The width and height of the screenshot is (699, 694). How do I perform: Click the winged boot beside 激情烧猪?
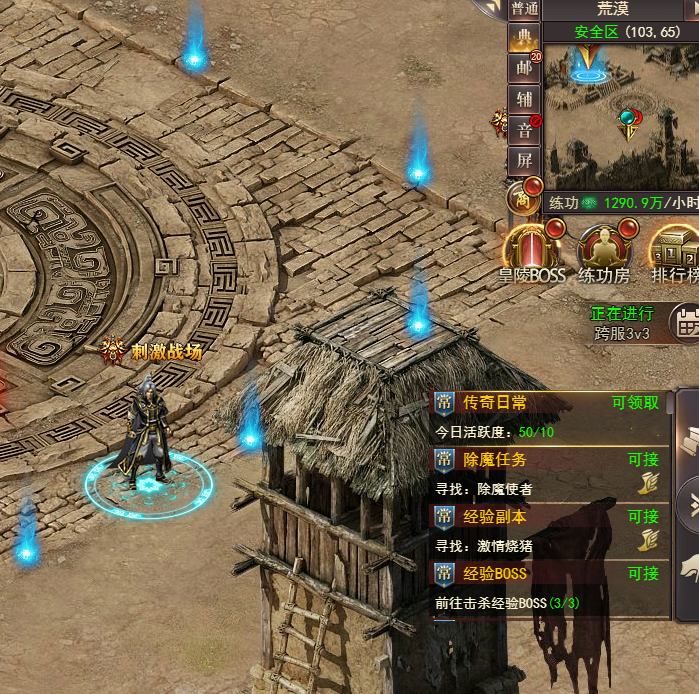(648, 542)
